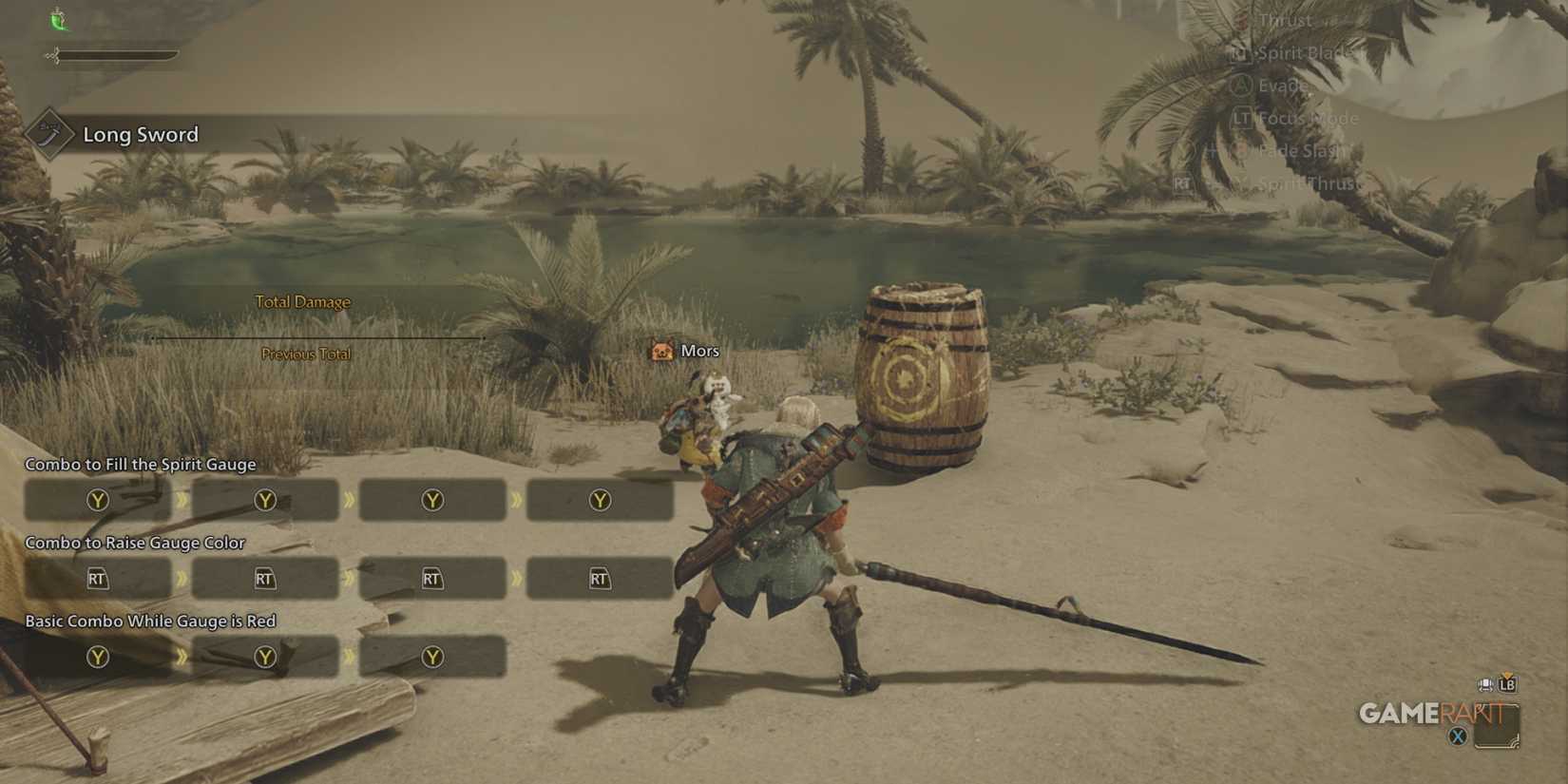Expand the chevron between first two Y prompts
1568x784 pixels.
[x=181, y=500]
